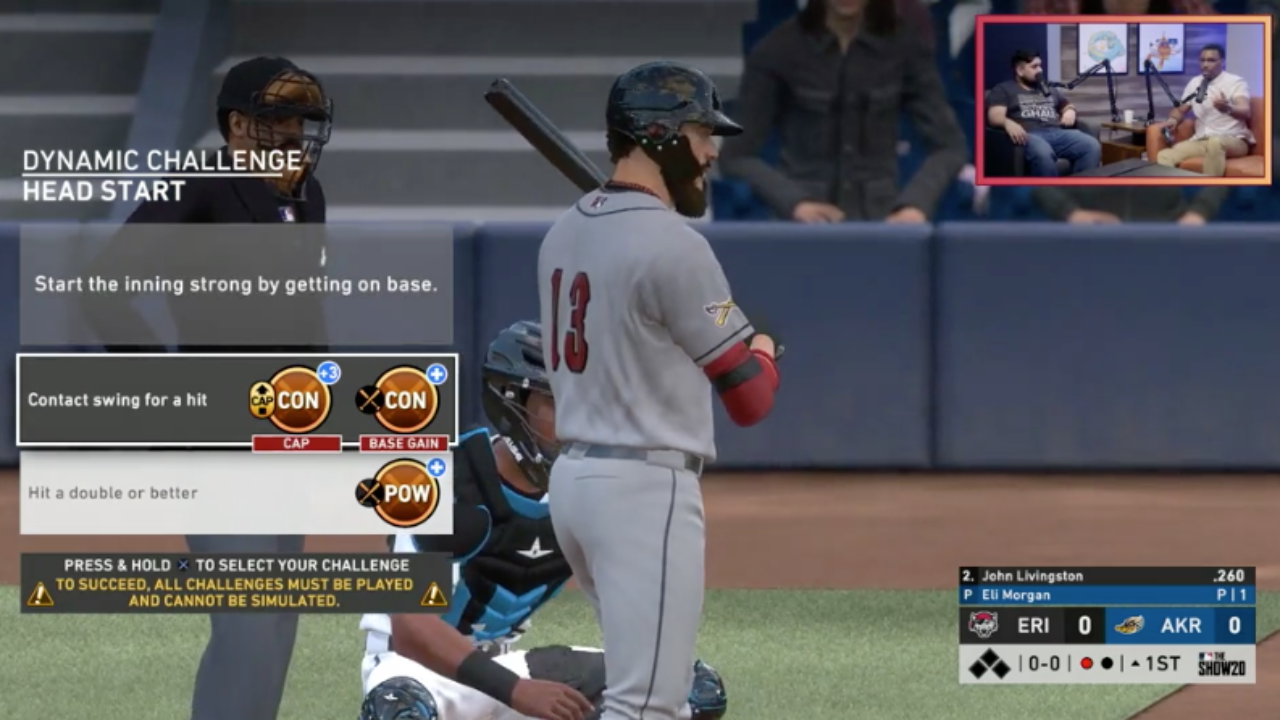The height and width of the screenshot is (720, 1280).
Task: Click the CON cap +3 reward badge
Action: (x=298, y=400)
